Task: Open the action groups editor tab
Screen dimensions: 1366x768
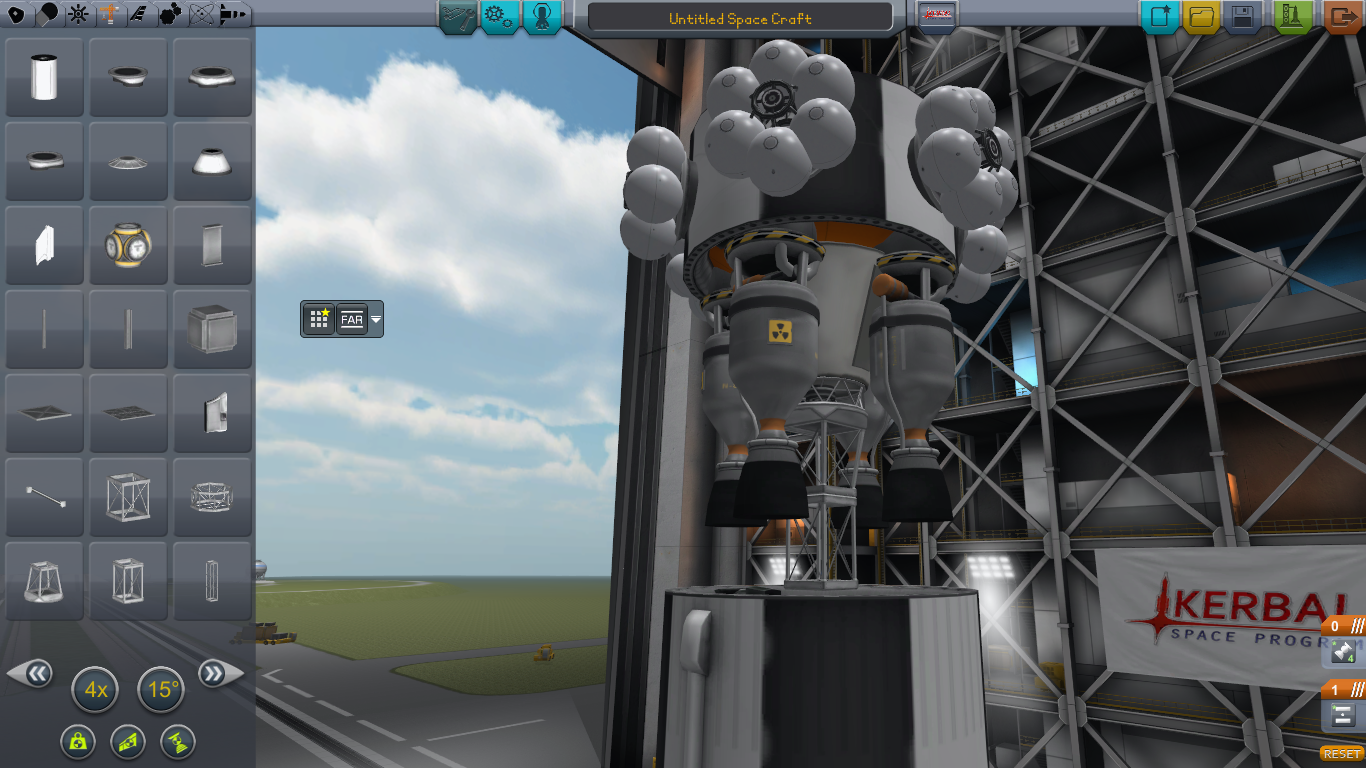Action: point(499,16)
